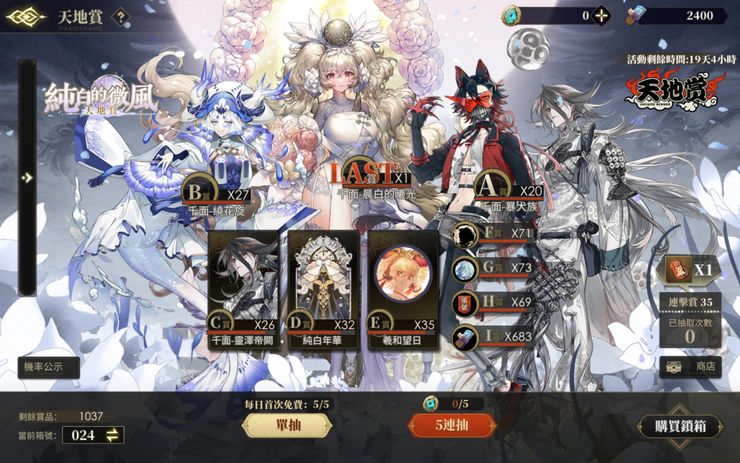The width and height of the screenshot is (740, 463).
Task: Inspect the I prize X683 icon
Action: [x=465, y=337]
